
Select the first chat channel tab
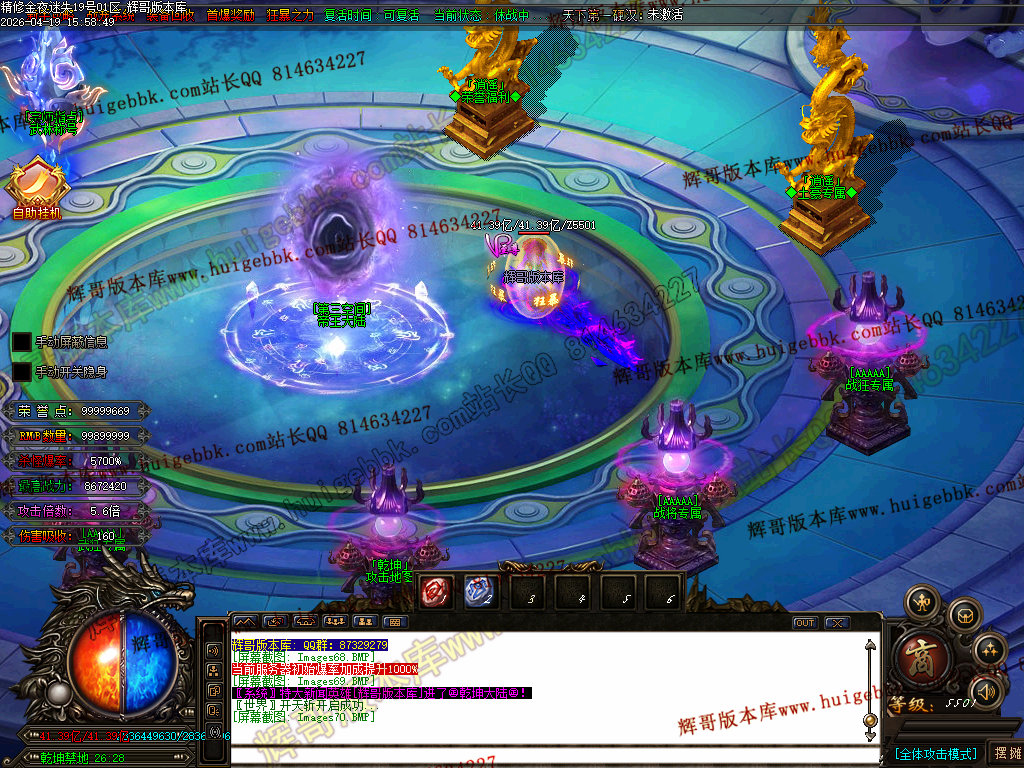(x=246, y=622)
